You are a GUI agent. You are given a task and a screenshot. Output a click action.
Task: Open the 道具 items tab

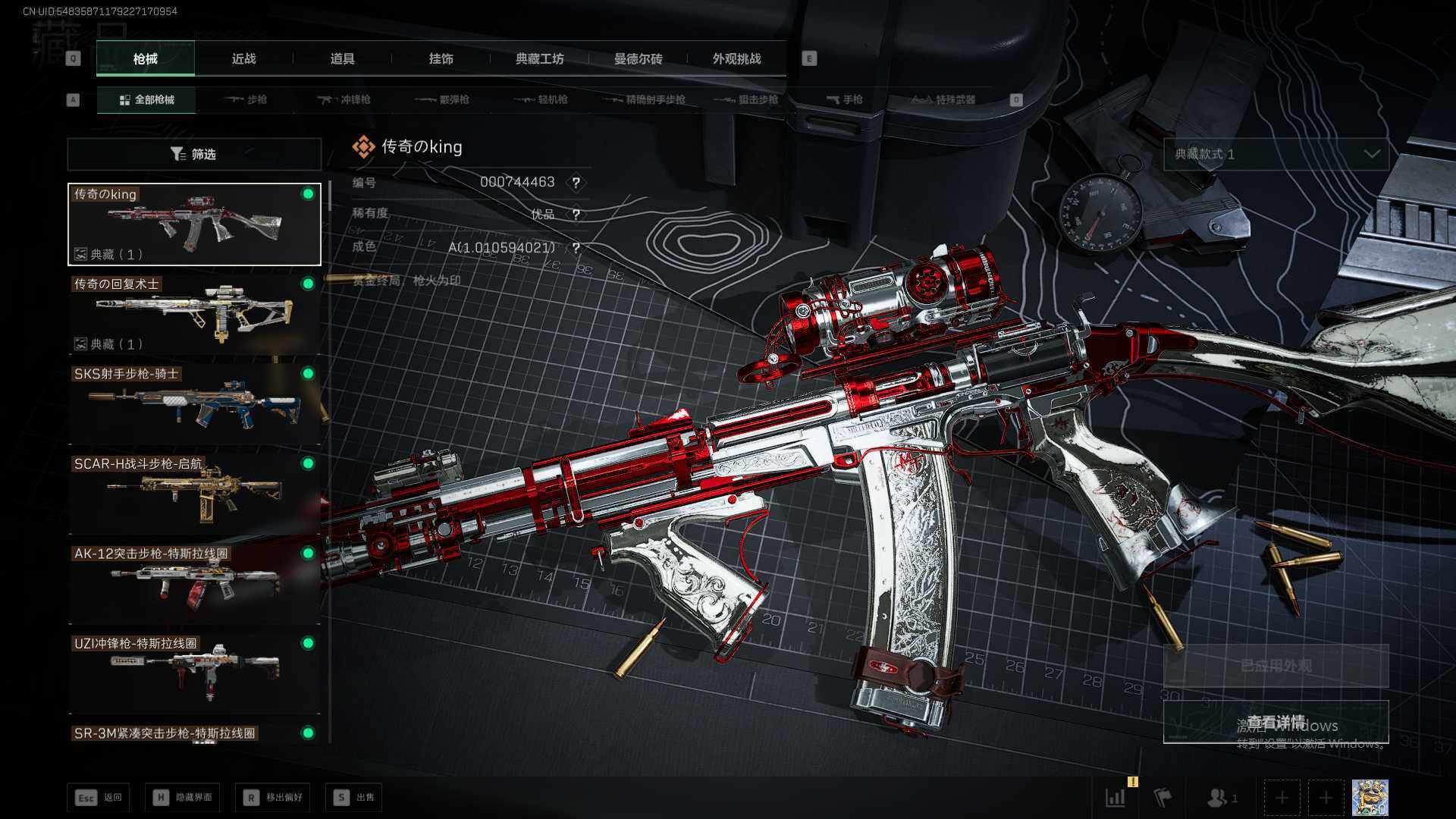tap(342, 59)
